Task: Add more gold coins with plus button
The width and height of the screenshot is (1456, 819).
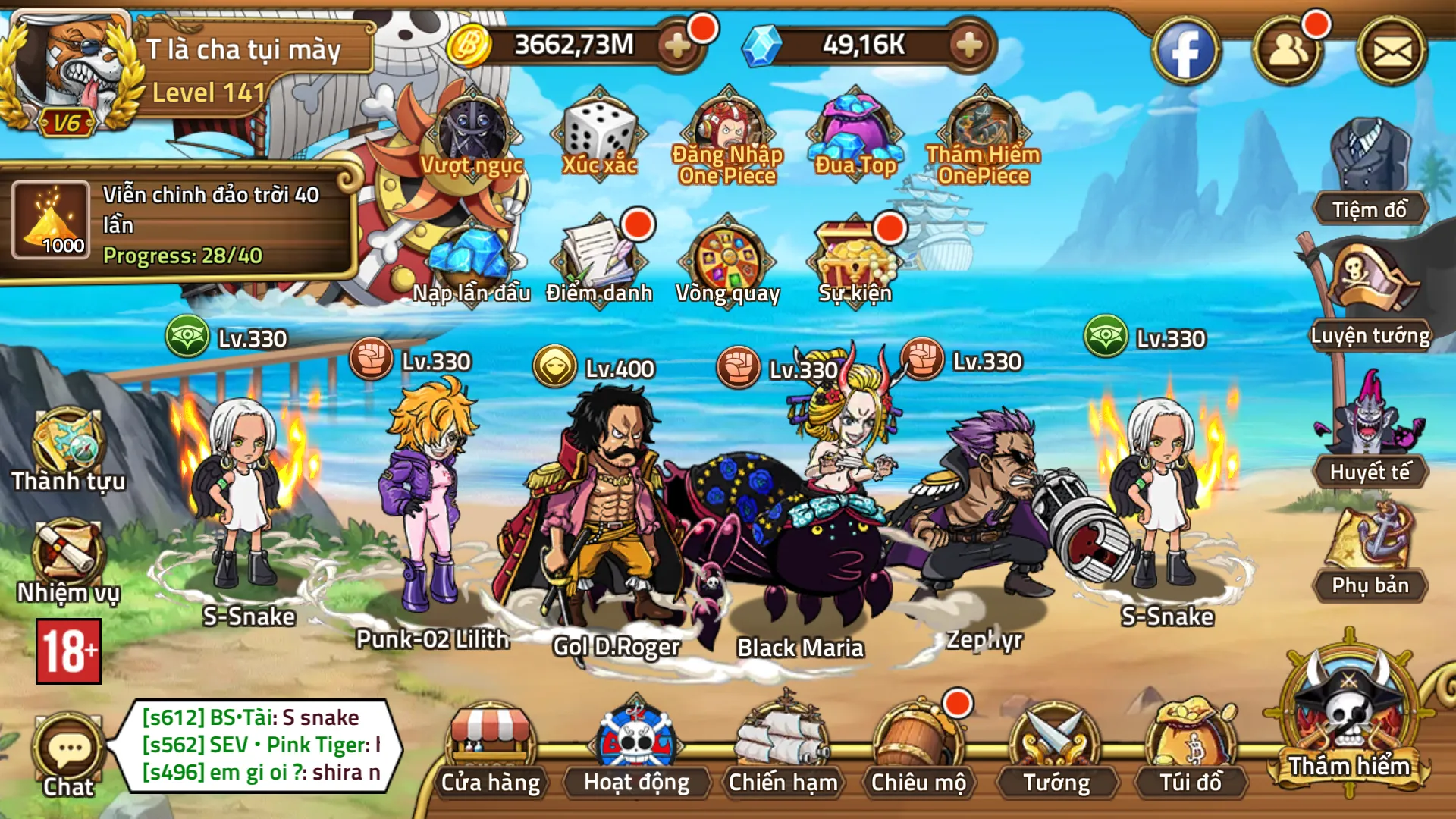Action: pyautogui.click(x=677, y=45)
